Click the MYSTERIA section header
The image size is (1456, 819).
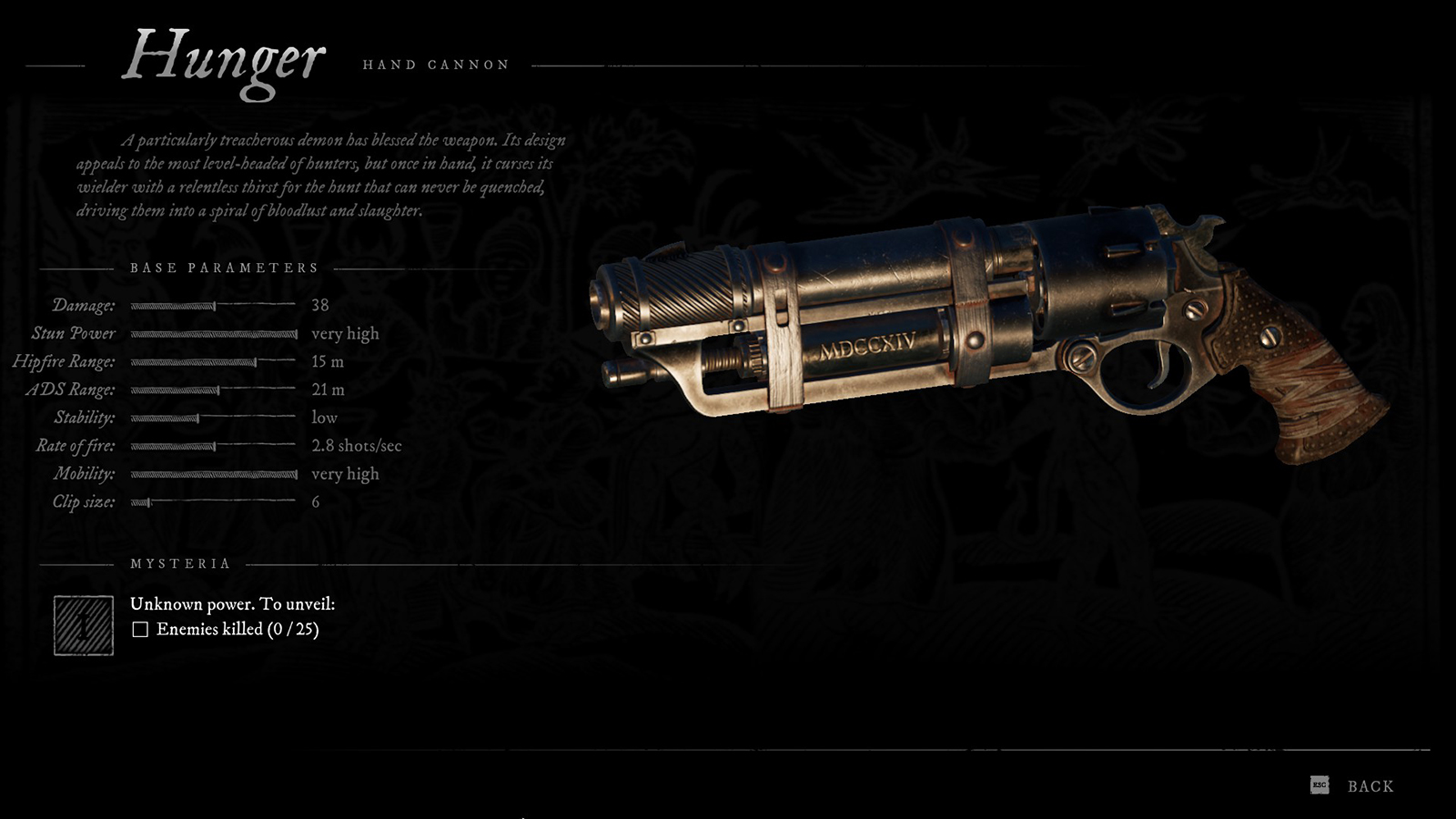point(179,563)
